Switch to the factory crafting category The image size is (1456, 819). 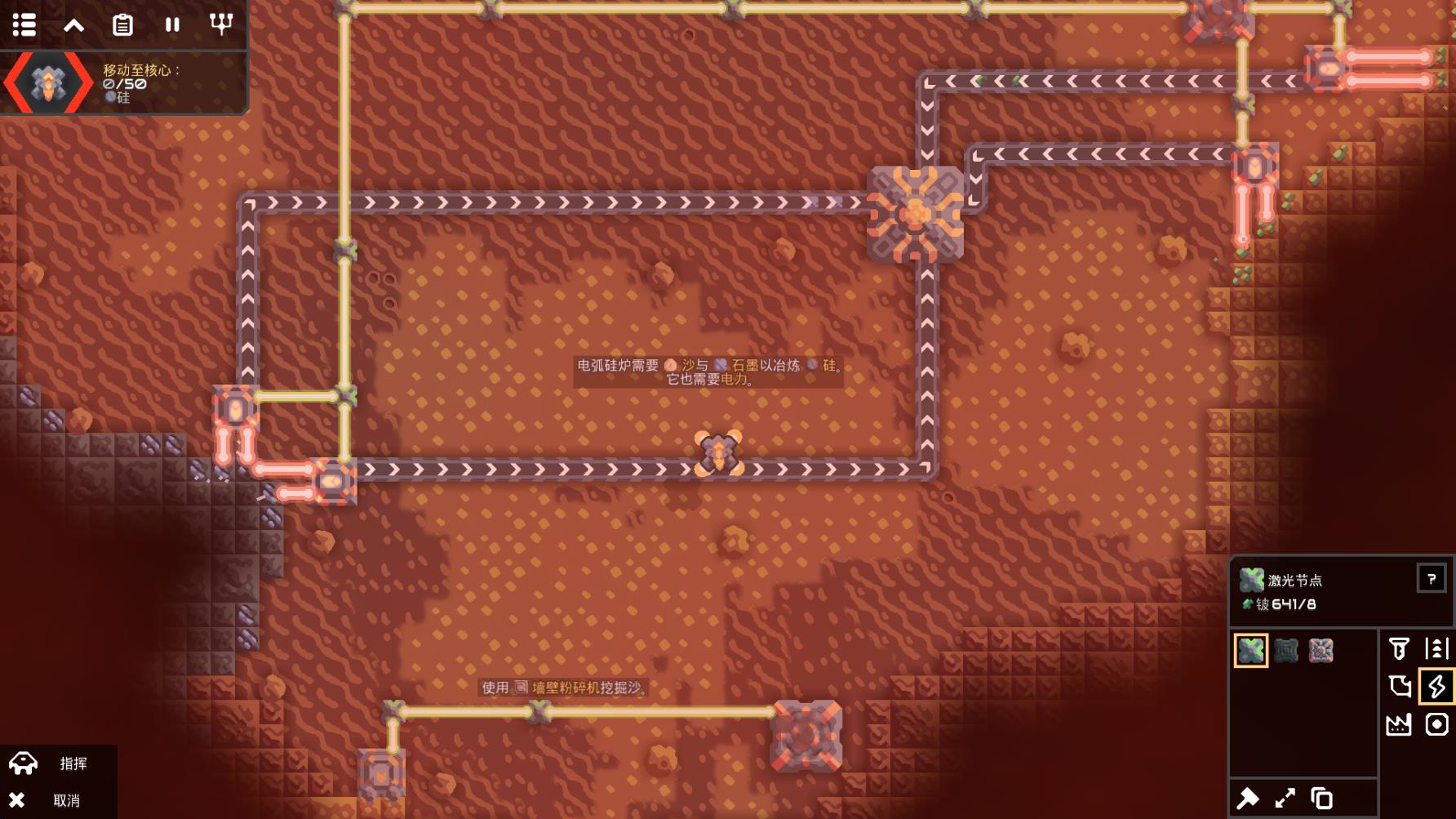[1399, 724]
